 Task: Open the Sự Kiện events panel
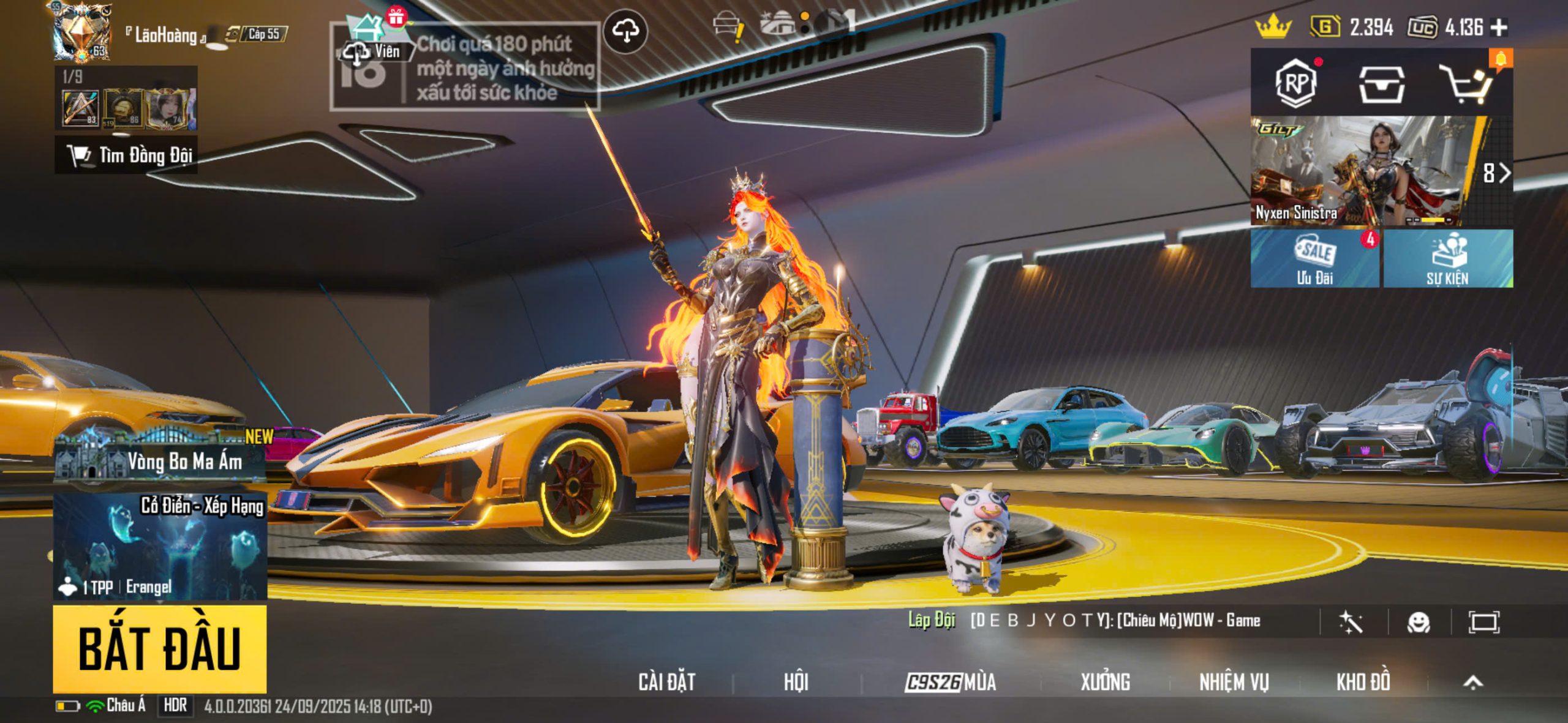click(x=1448, y=258)
